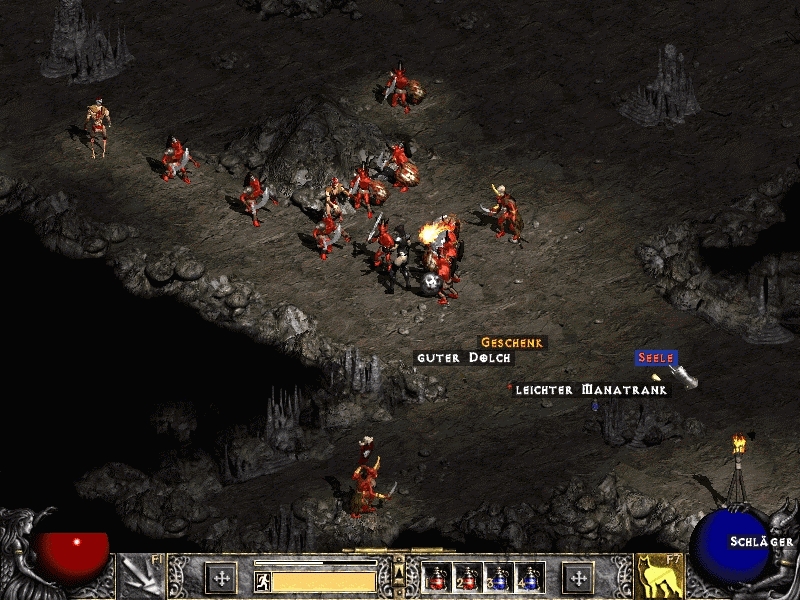Toggle the run/walk button

click(x=264, y=581)
